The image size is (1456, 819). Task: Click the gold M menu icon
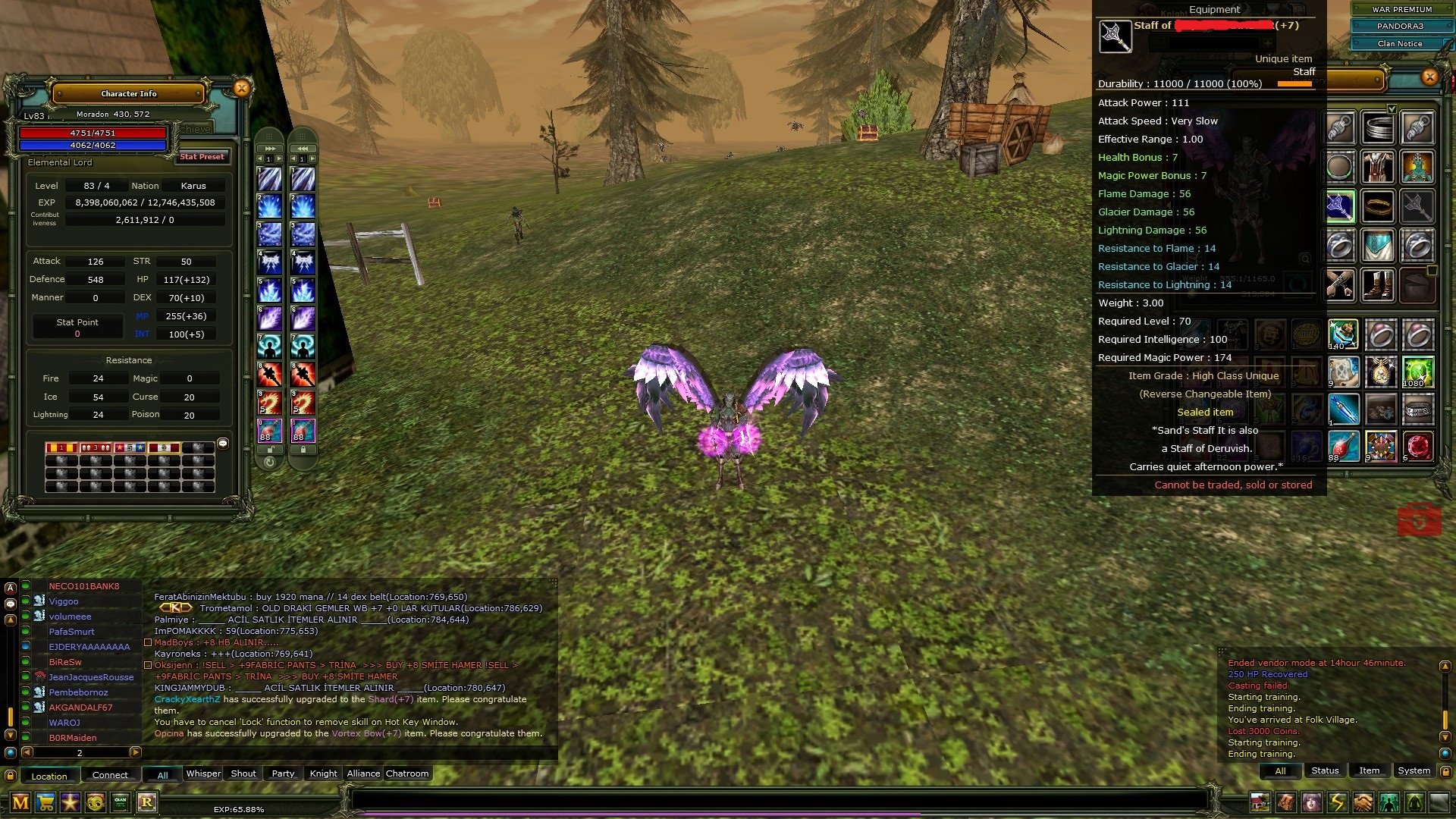pyautogui.click(x=20, y=802)
